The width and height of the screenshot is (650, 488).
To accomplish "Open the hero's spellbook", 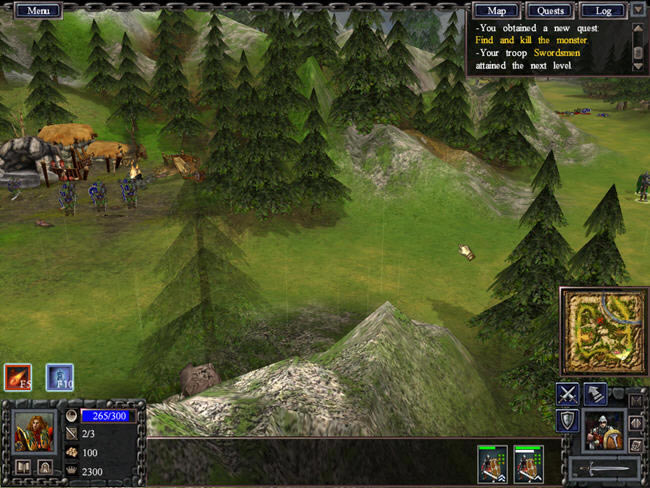I will coord(23,466).
